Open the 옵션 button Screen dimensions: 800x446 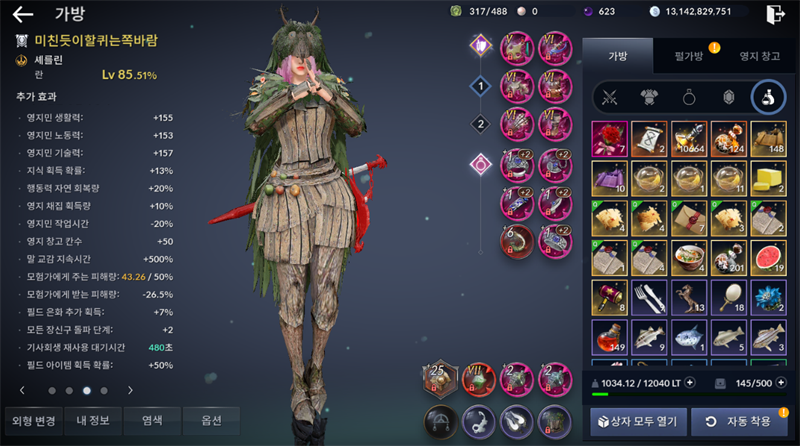point(212,420)
